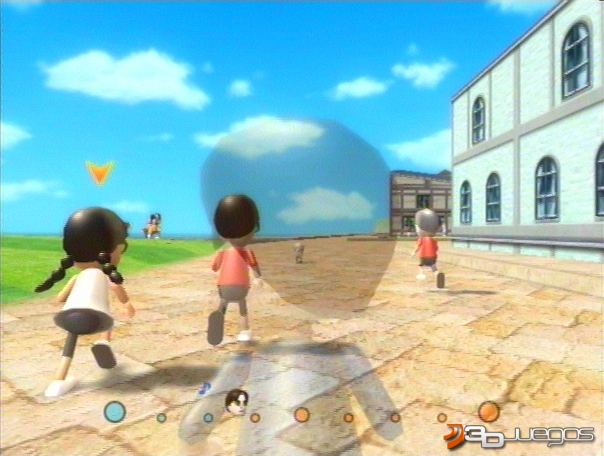604x456 pixels.
Task: Click the orange player arrow indicator
Action: coord(98,173)
